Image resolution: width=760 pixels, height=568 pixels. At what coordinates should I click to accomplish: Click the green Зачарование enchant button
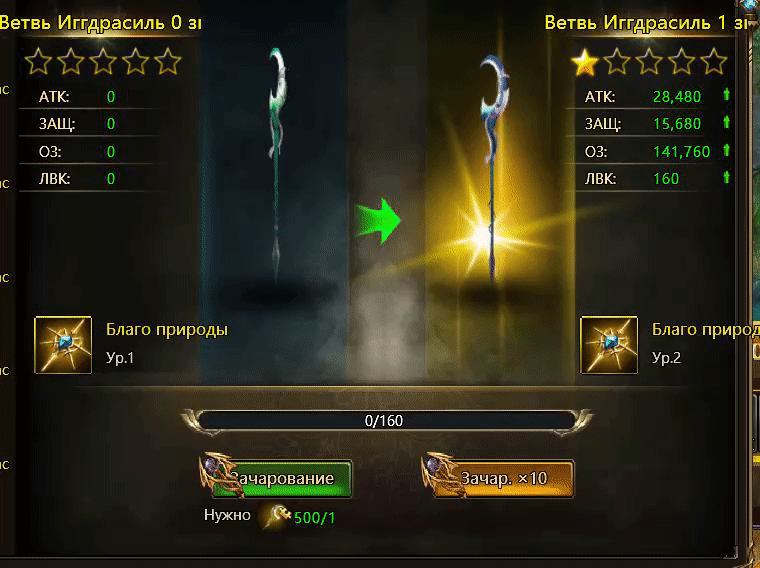pyautogui.click(x=285, y=478)
